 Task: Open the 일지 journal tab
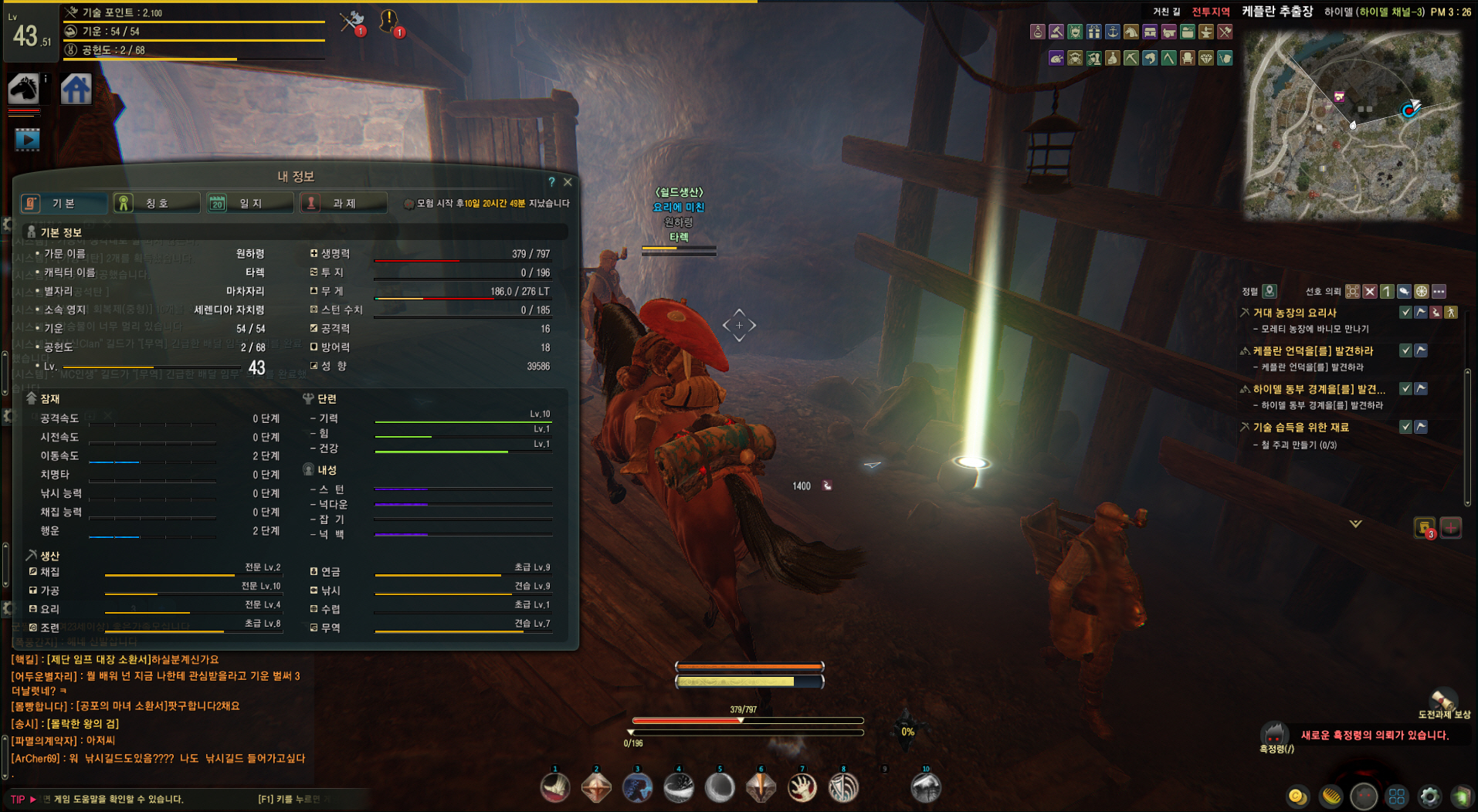coord(250,203)
